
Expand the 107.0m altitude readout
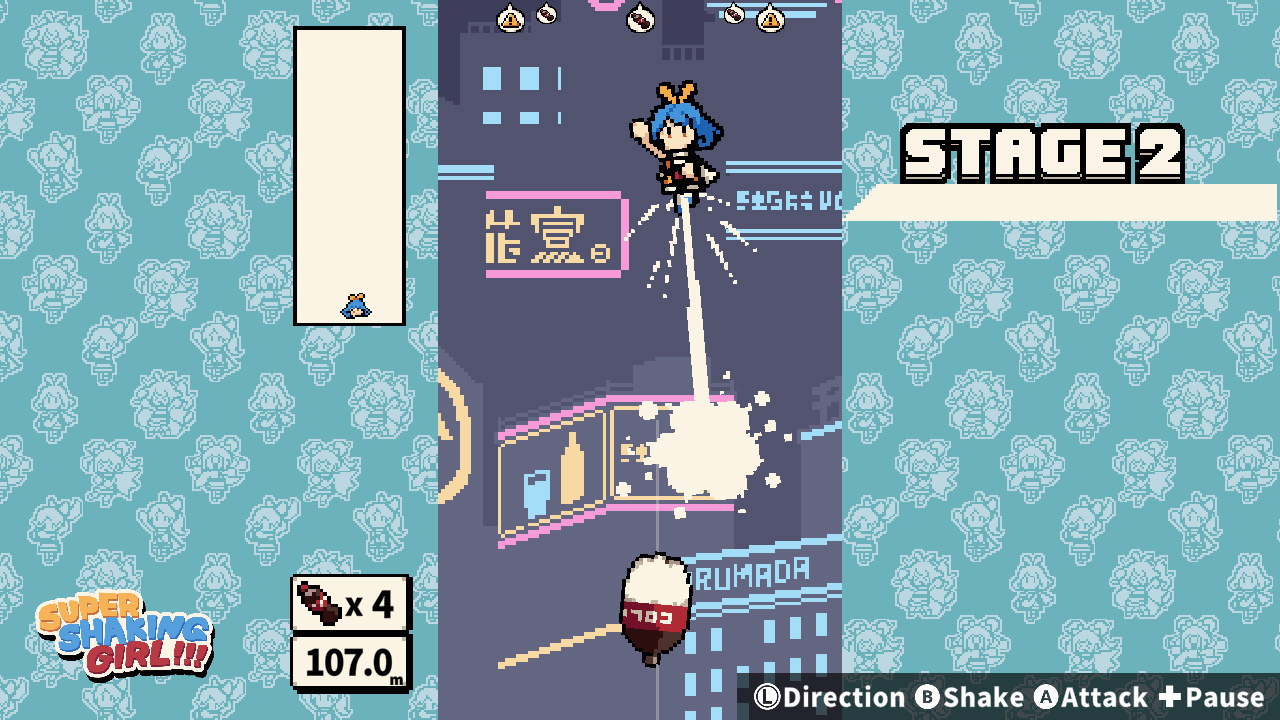tap(352, 662)
